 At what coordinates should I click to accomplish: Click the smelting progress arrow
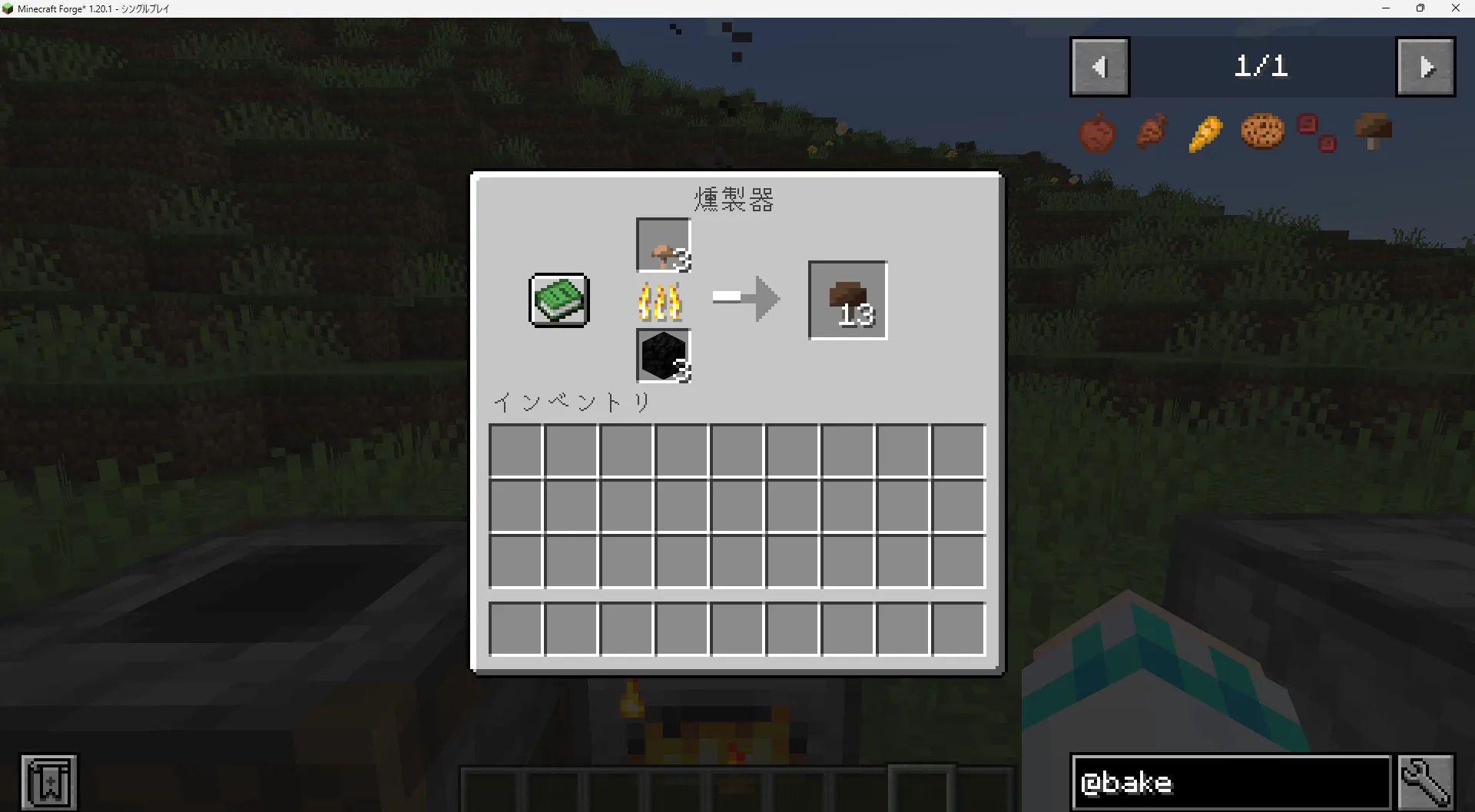coord(744,300)
